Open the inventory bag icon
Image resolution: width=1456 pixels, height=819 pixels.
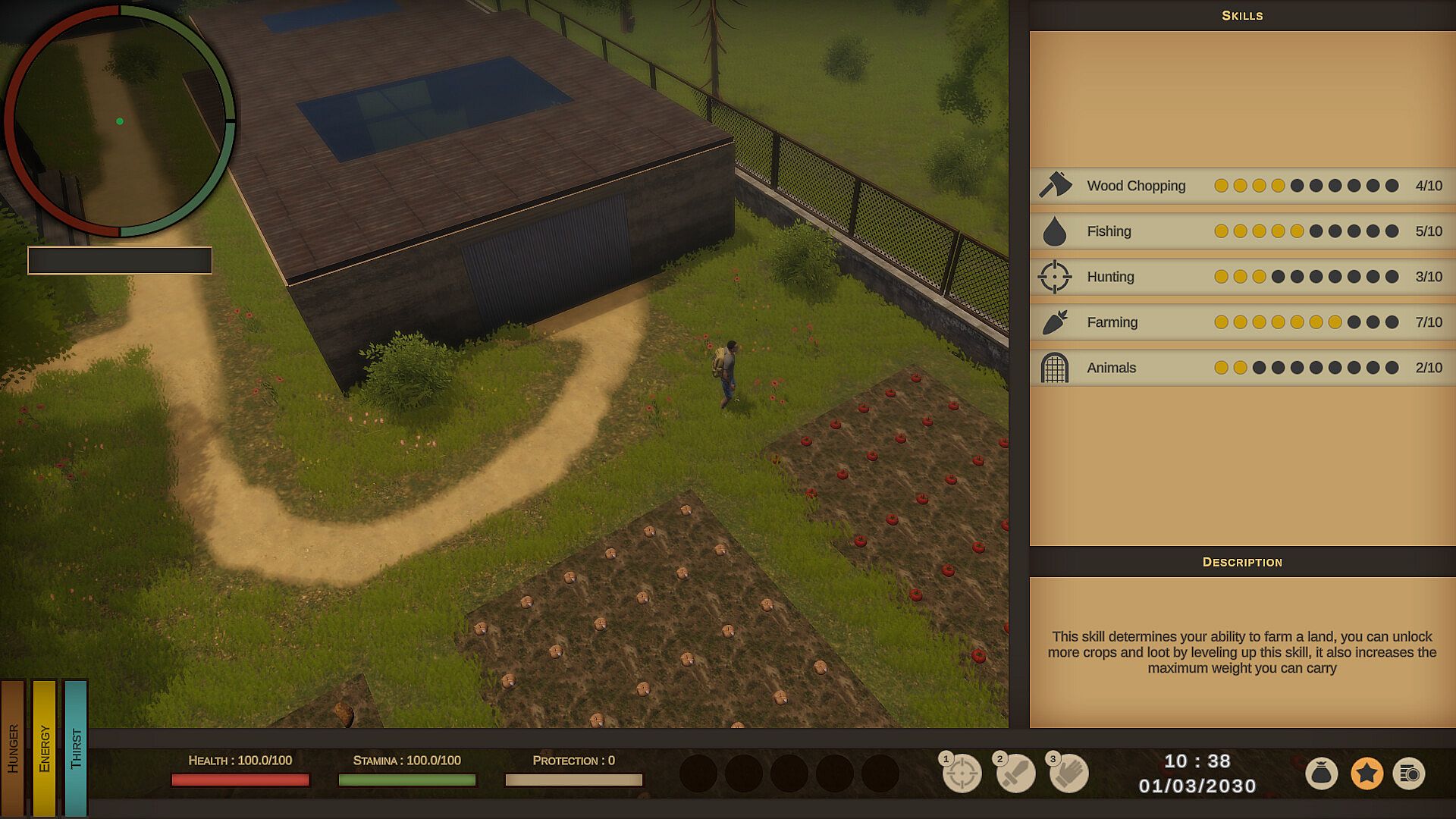click(1321, 773)
